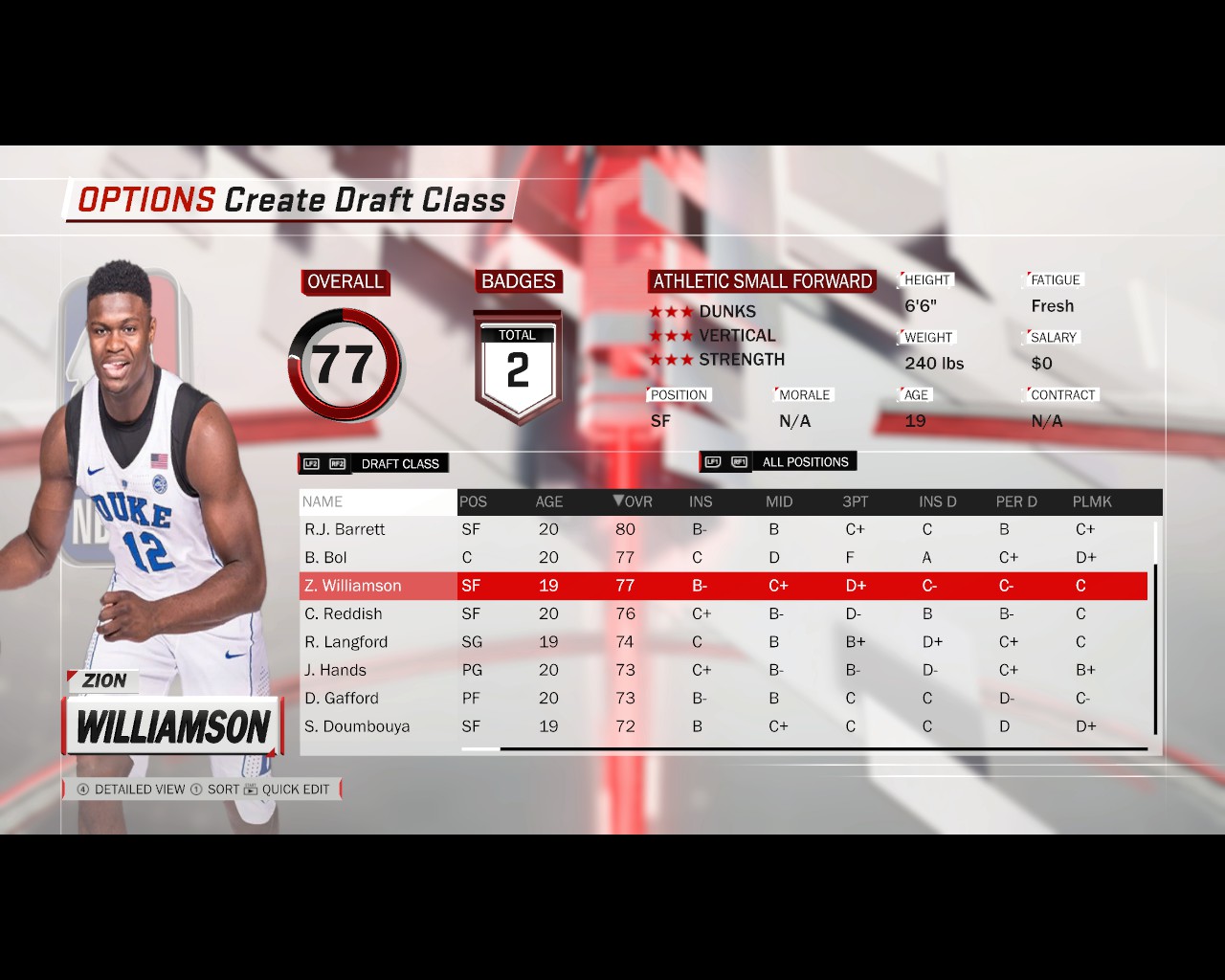Sort by the PLMK column header
The width and height of the screenshot is (1225, 980).
[1091, 501]
